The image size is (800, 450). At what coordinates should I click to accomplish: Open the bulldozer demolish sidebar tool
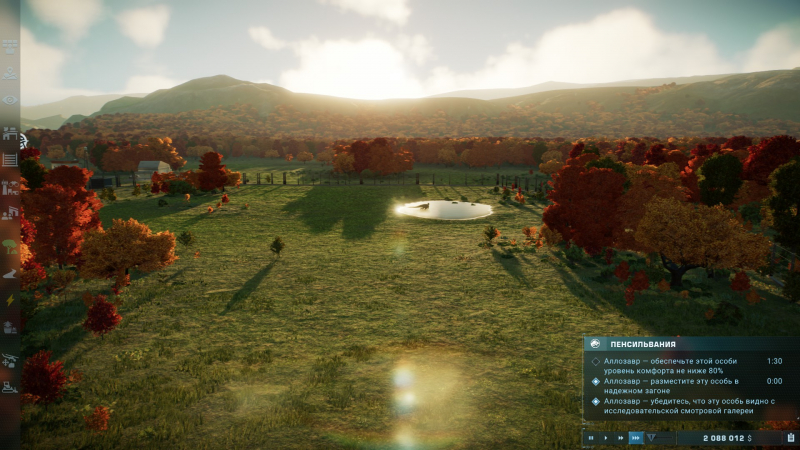pyautogui.click(x=10, y=386)
